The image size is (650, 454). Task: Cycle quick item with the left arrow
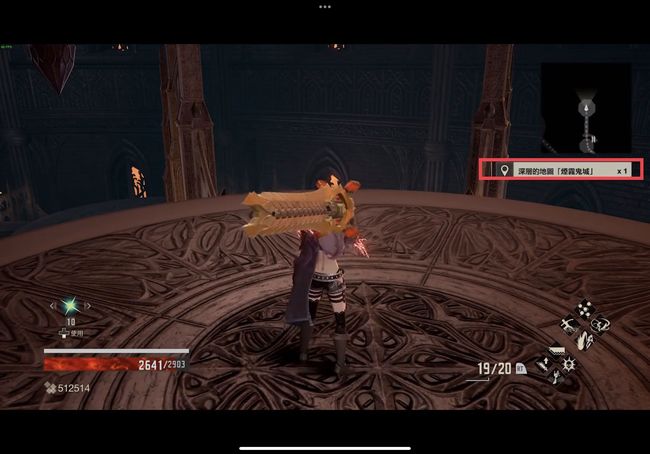coord(52,306)
